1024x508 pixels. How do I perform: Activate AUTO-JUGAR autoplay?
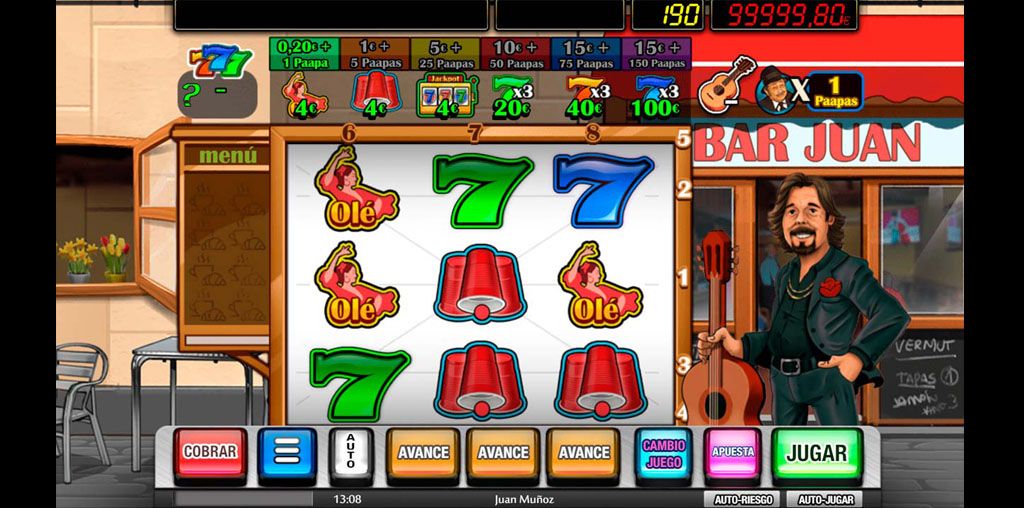(x=824, y=499)
